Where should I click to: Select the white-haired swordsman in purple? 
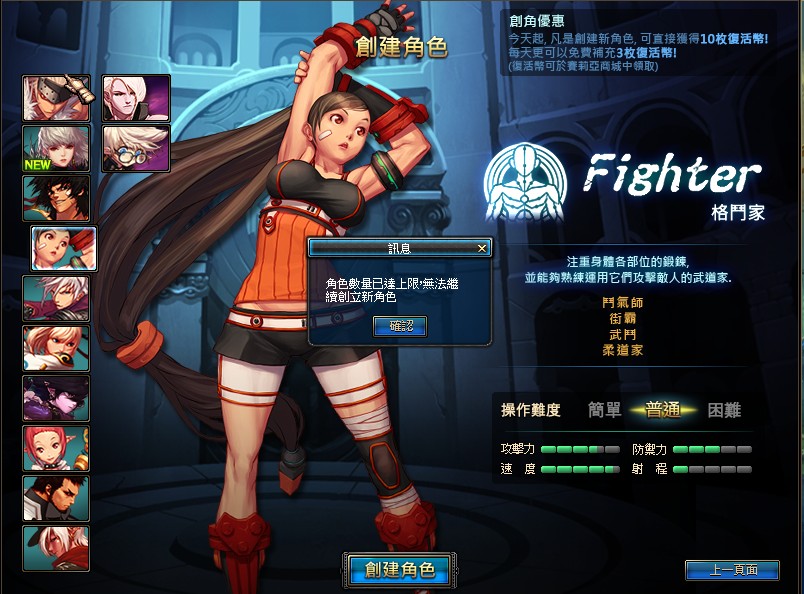[x=57, y=298]
